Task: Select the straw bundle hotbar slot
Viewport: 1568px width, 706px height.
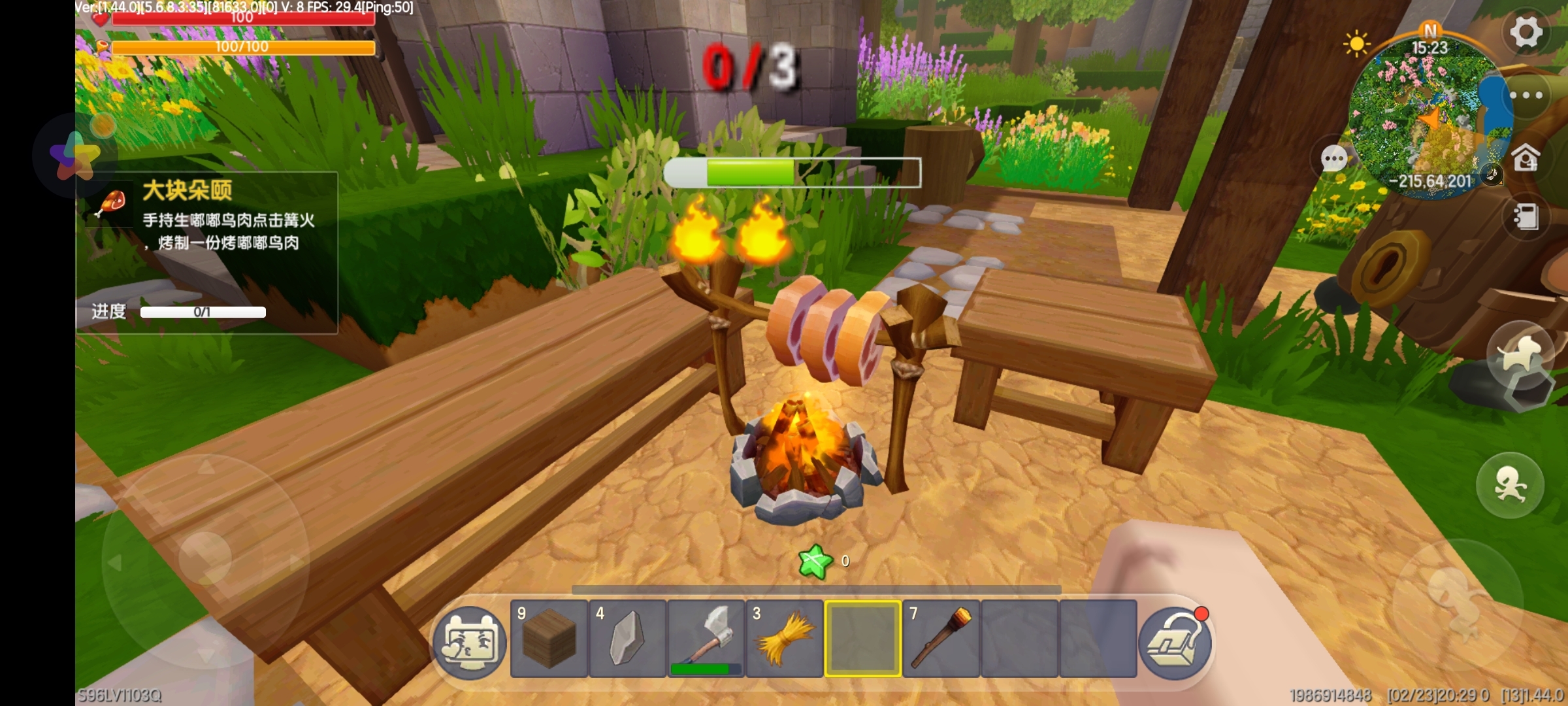Action: 784,639
